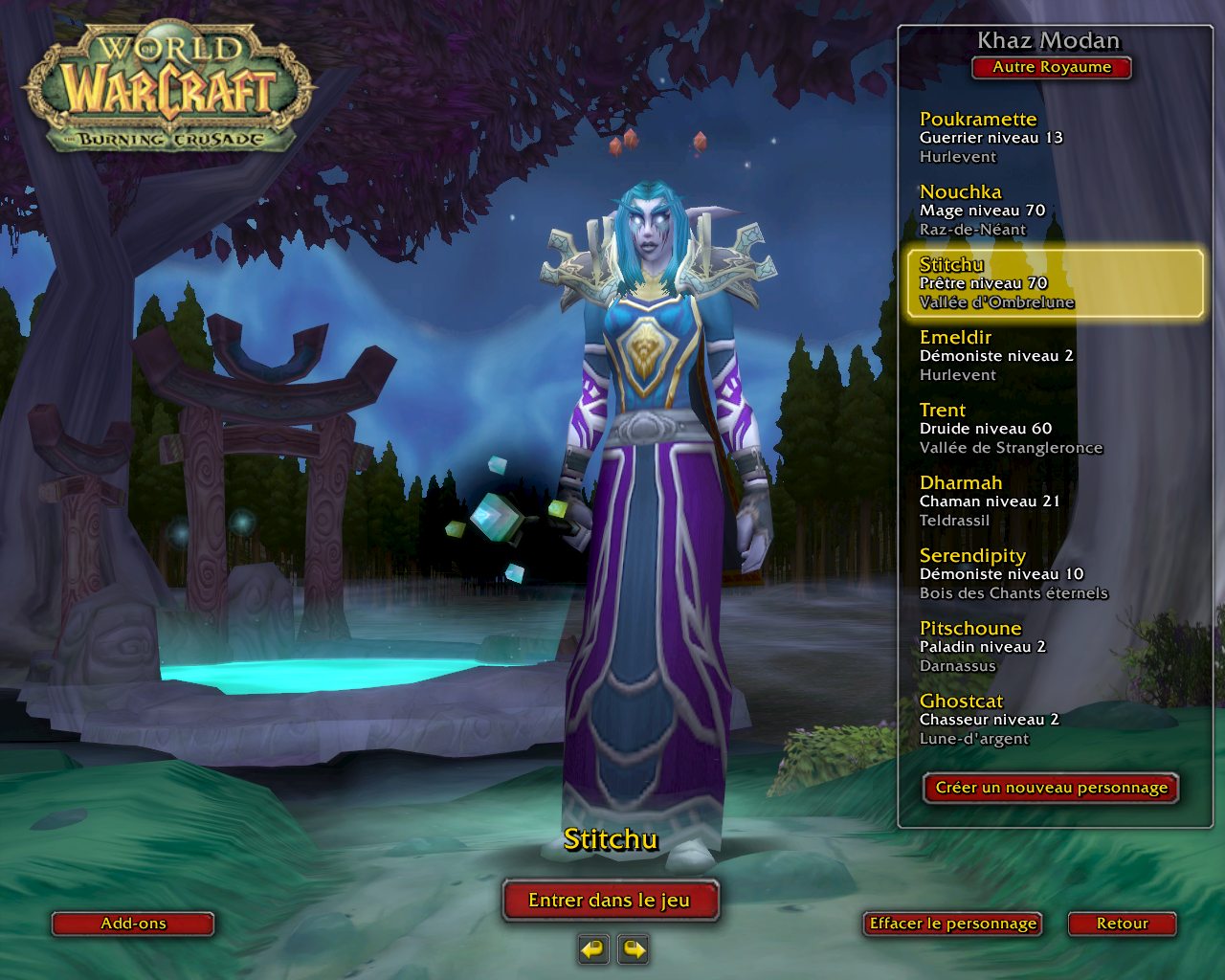Enter the game with Entrer dans le jeu
This screenshot has height=980, width=1225.
(610, 900)
